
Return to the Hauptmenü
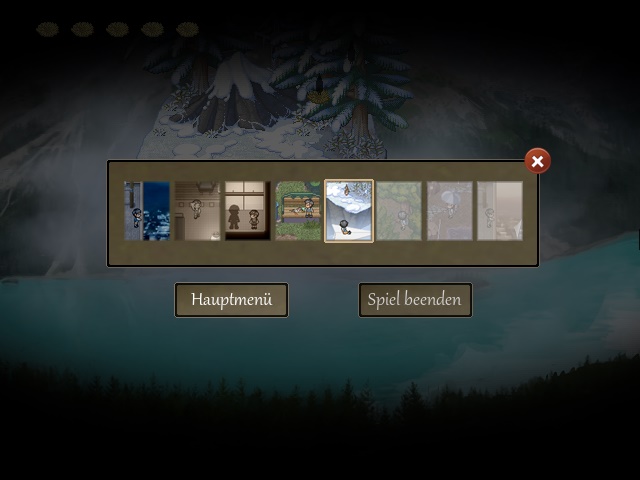231,300
